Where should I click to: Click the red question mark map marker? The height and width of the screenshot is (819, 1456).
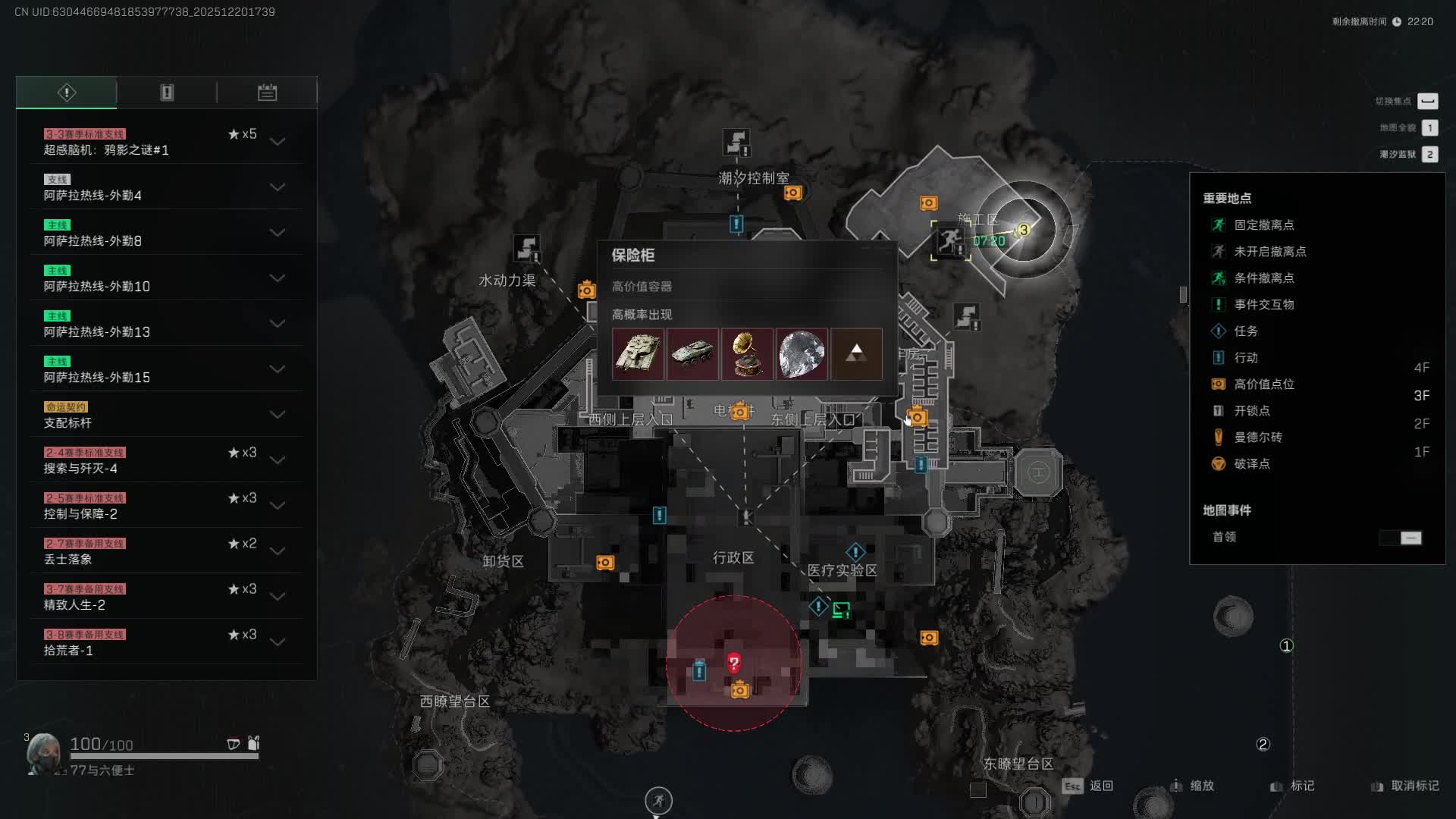(x=733, y=664)
